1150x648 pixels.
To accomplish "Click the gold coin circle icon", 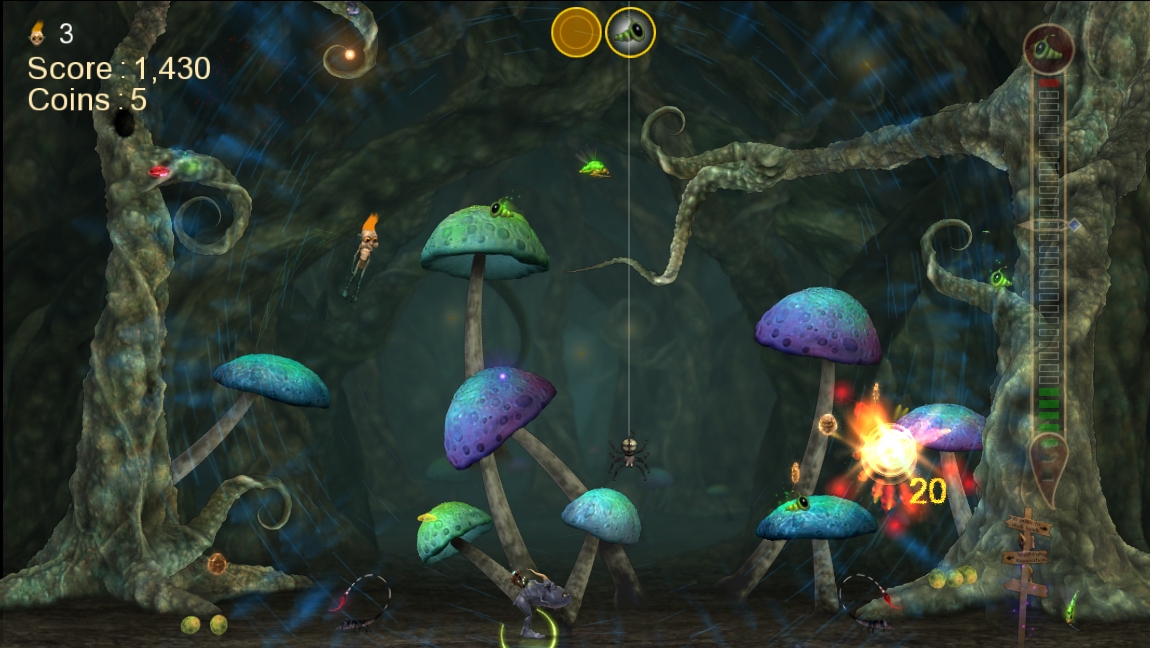I will [x=576, y=32].
